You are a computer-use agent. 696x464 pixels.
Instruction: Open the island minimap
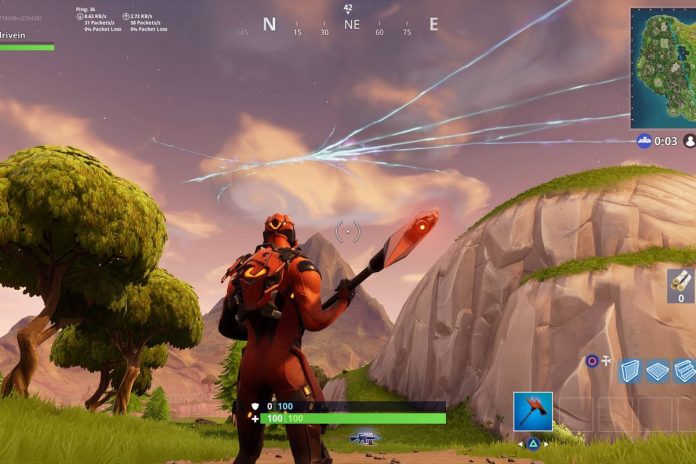664,67
